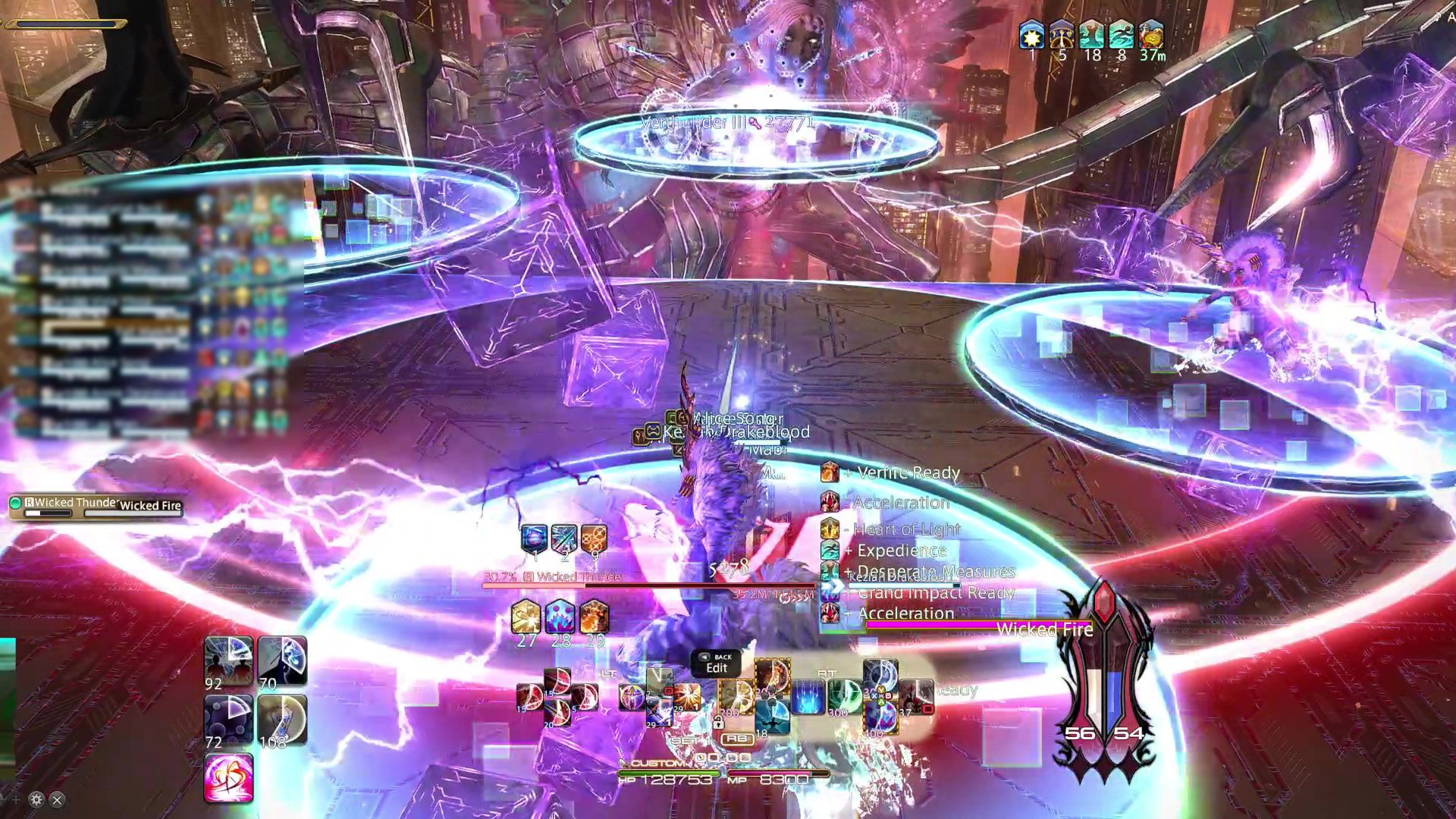Click the gear settings icon
The image size is (1456, 819).
(36, 799)
